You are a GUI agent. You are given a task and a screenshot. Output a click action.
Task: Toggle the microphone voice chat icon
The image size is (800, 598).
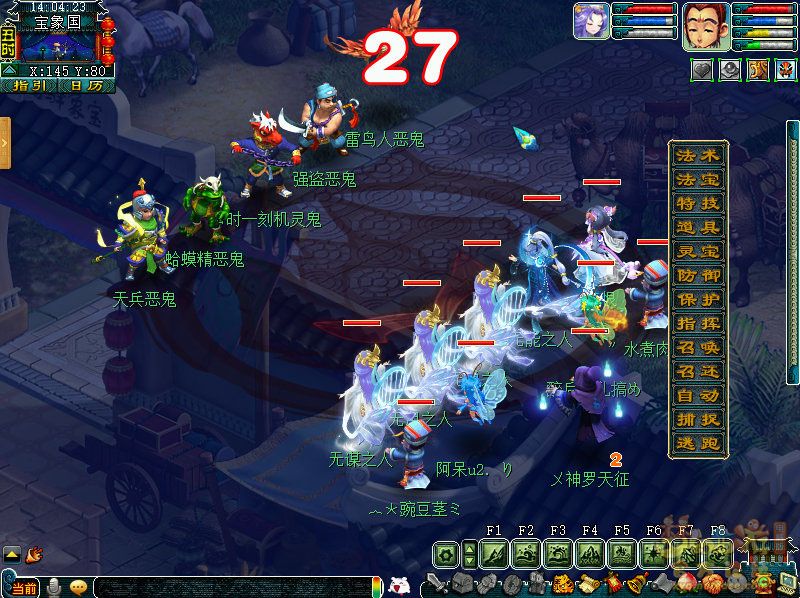[x=54, y=587]
